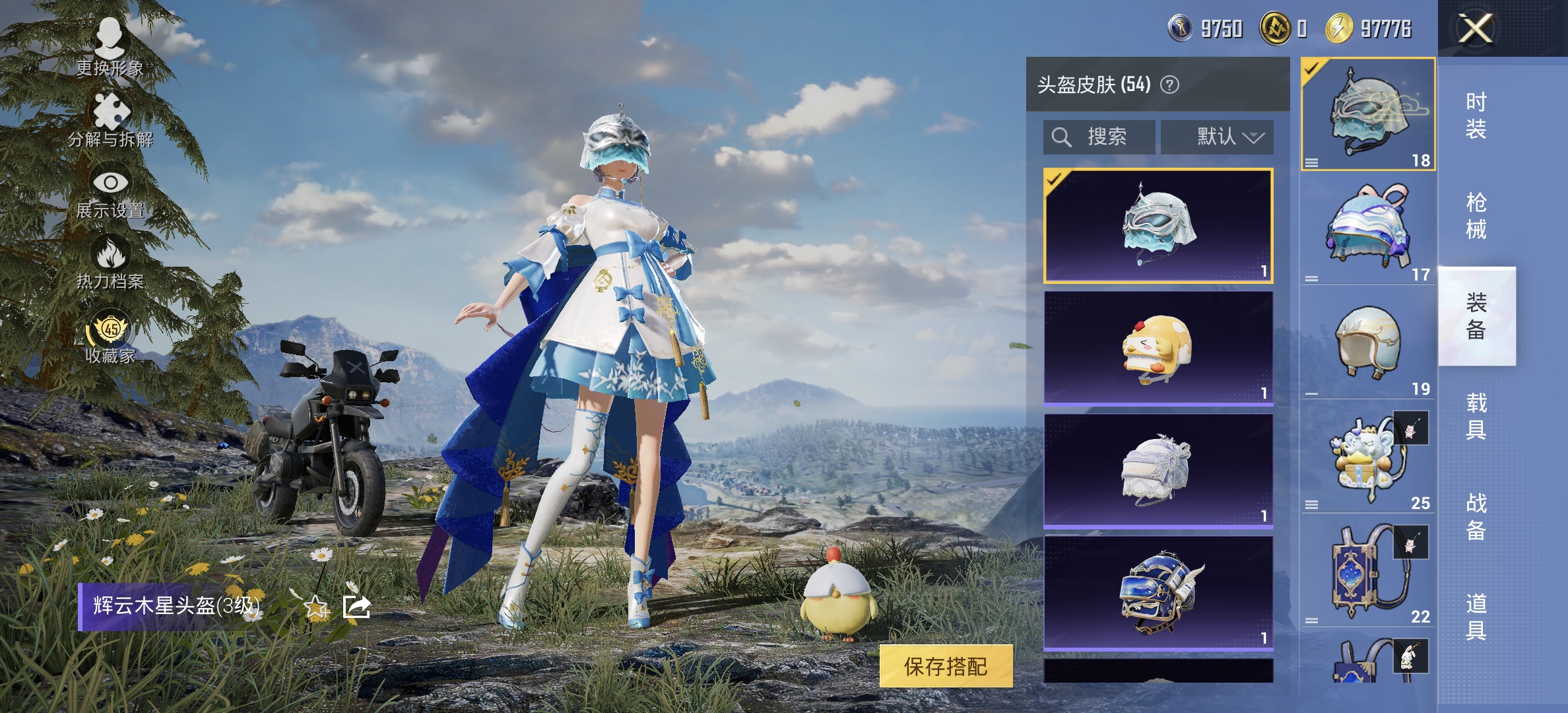Viewport: 1568px width, 713px height.
Task: View the 热力档案 heat profile
Action: (x=111, y=264)
